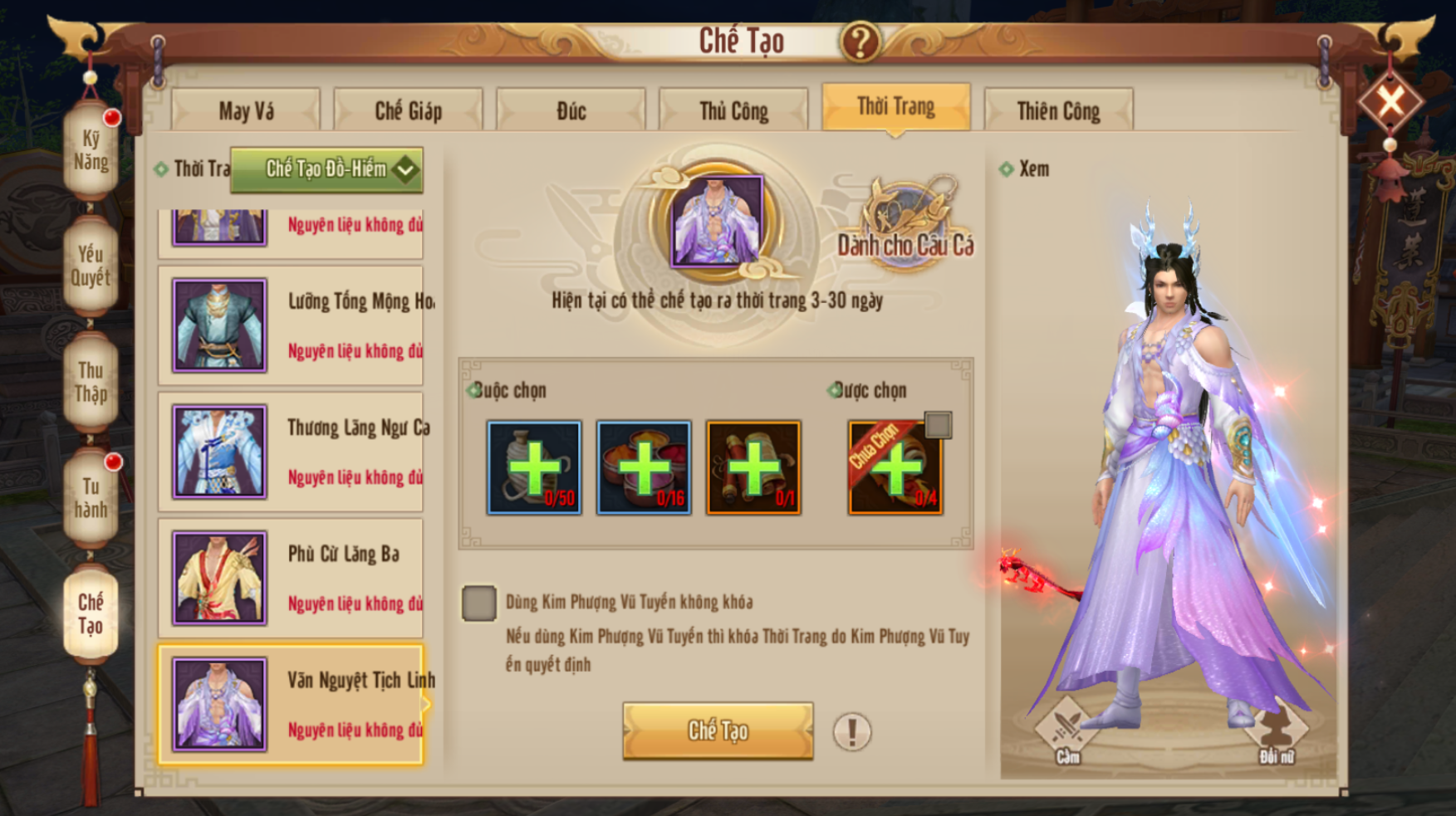Add the thread spool material 0/50

534,467
